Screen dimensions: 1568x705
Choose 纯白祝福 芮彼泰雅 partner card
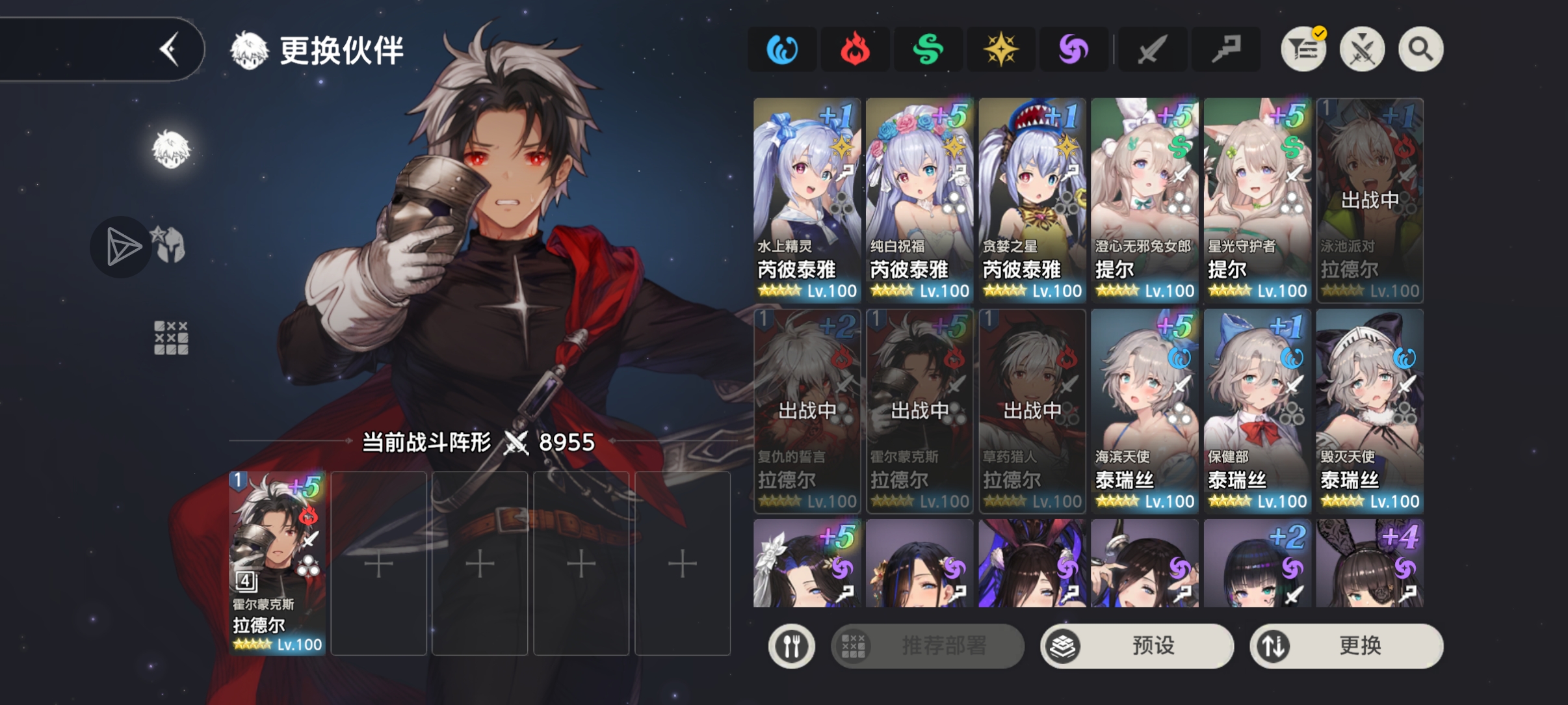point(919,200)
